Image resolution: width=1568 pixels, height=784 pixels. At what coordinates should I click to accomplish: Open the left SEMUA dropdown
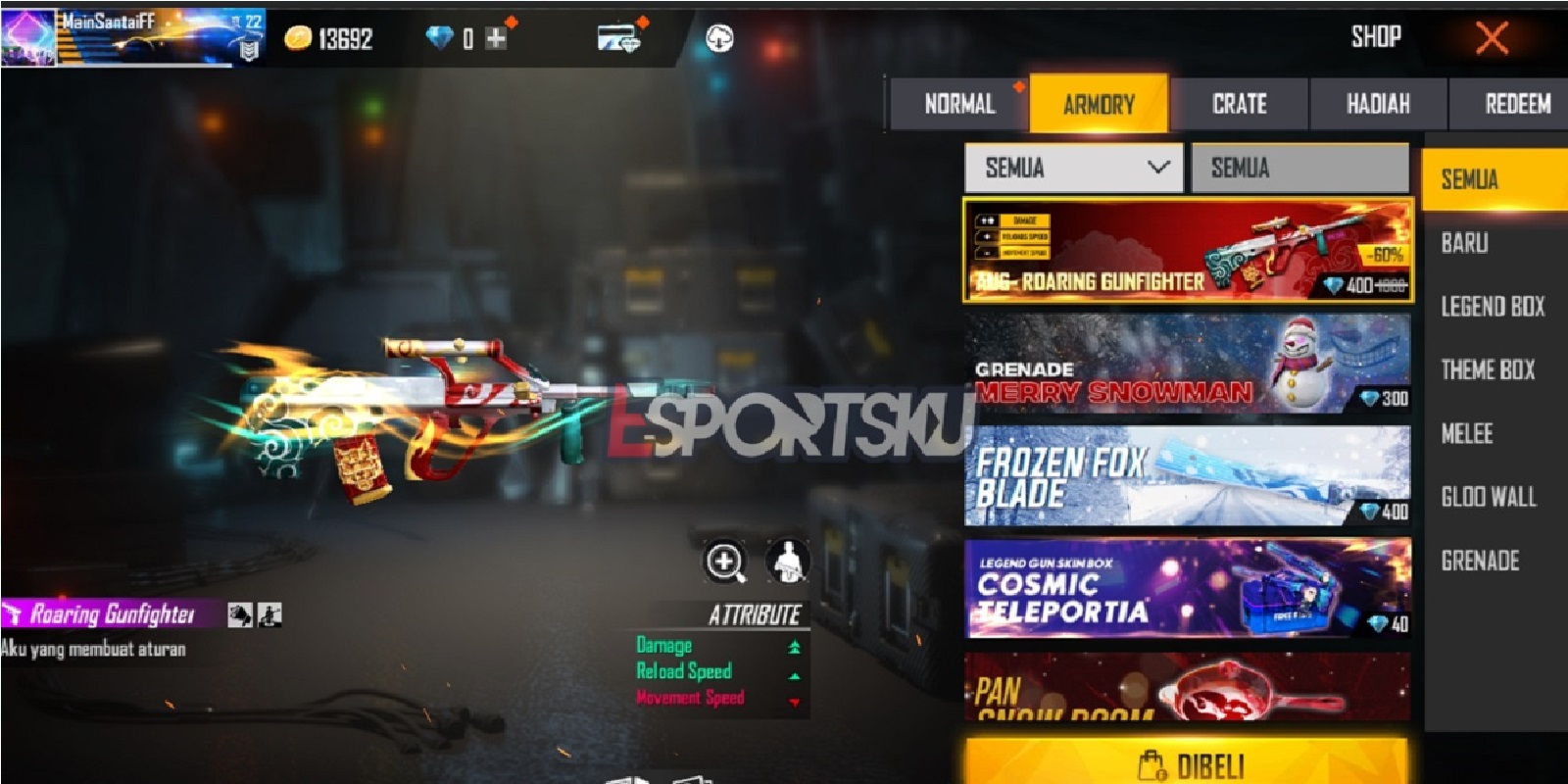(x=1073, y=168)
